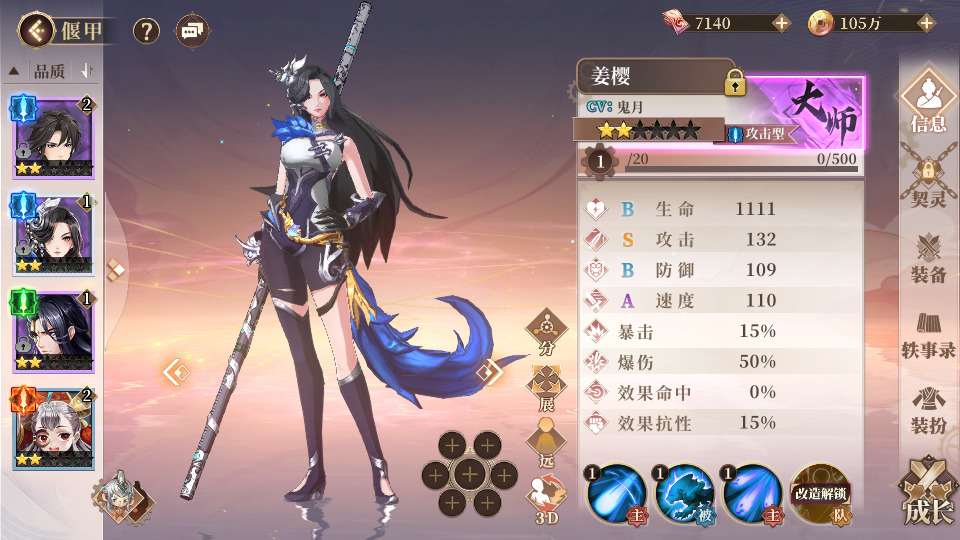The image size is (960, 540).
Task: Show next character with right arrow
Action: coord(489,373)
